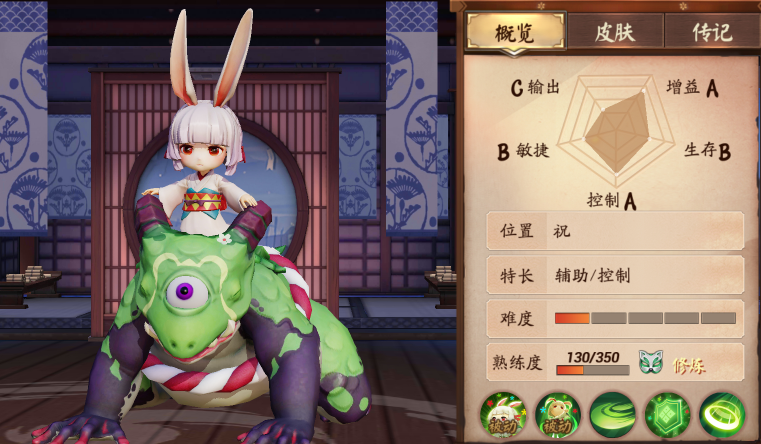761x444 pixels.
Task: Select the fox mask proficiency icon
Action: (x=651, y=363)
